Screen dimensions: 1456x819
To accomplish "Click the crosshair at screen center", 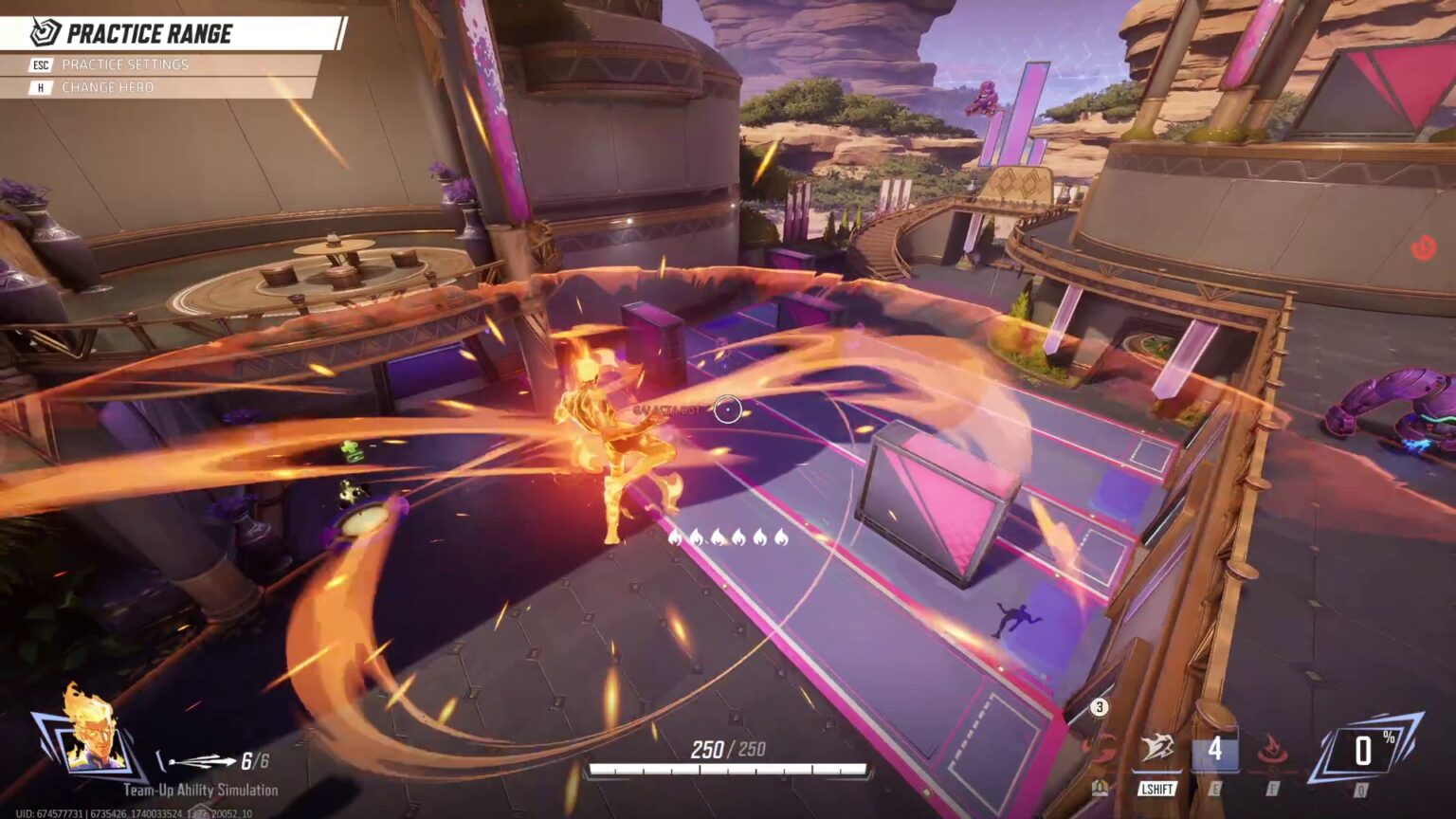I will pyautogui.click(x=728, y=409).
